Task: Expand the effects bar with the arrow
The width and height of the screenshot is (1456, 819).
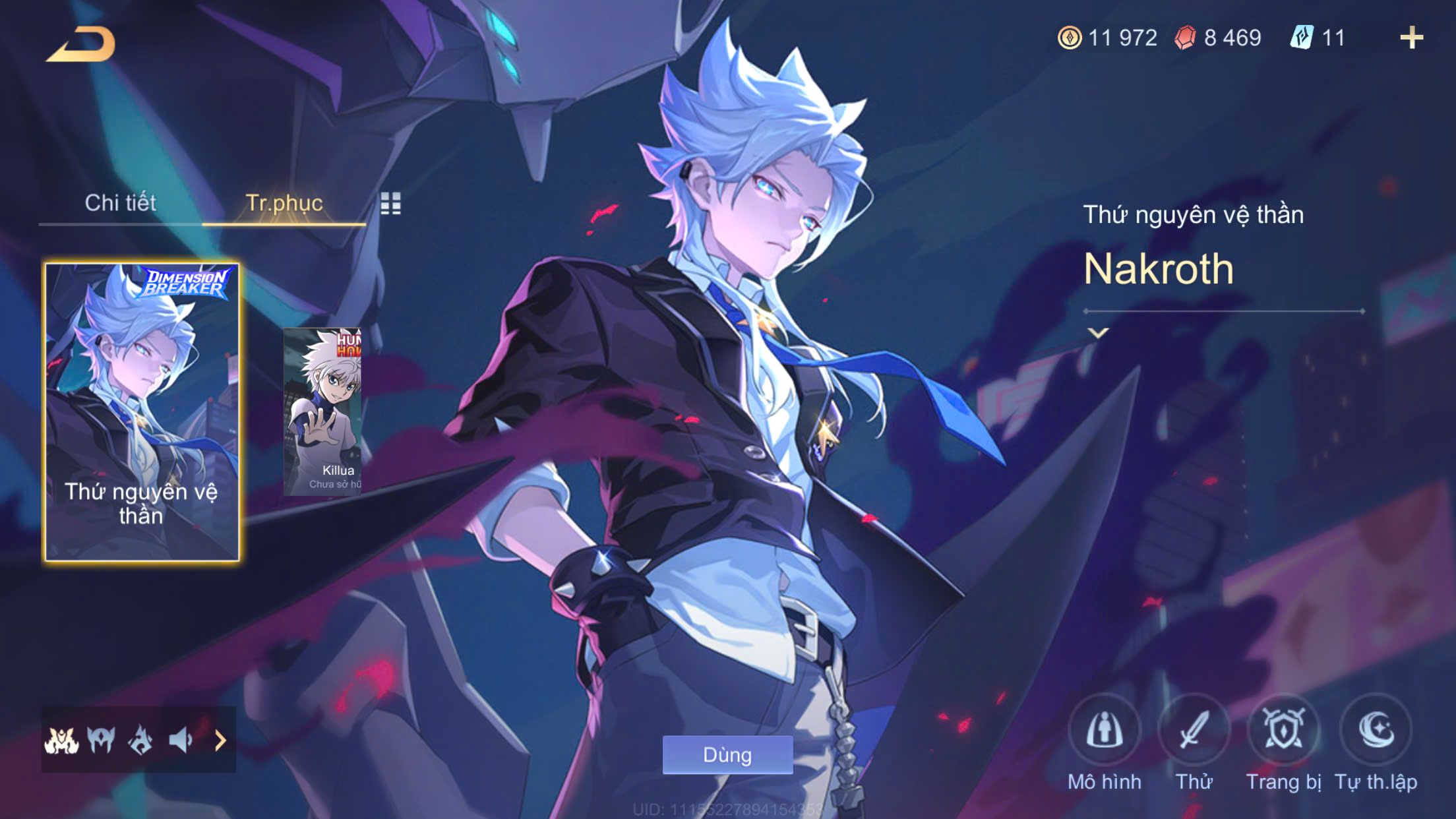Action: point(220,741)
